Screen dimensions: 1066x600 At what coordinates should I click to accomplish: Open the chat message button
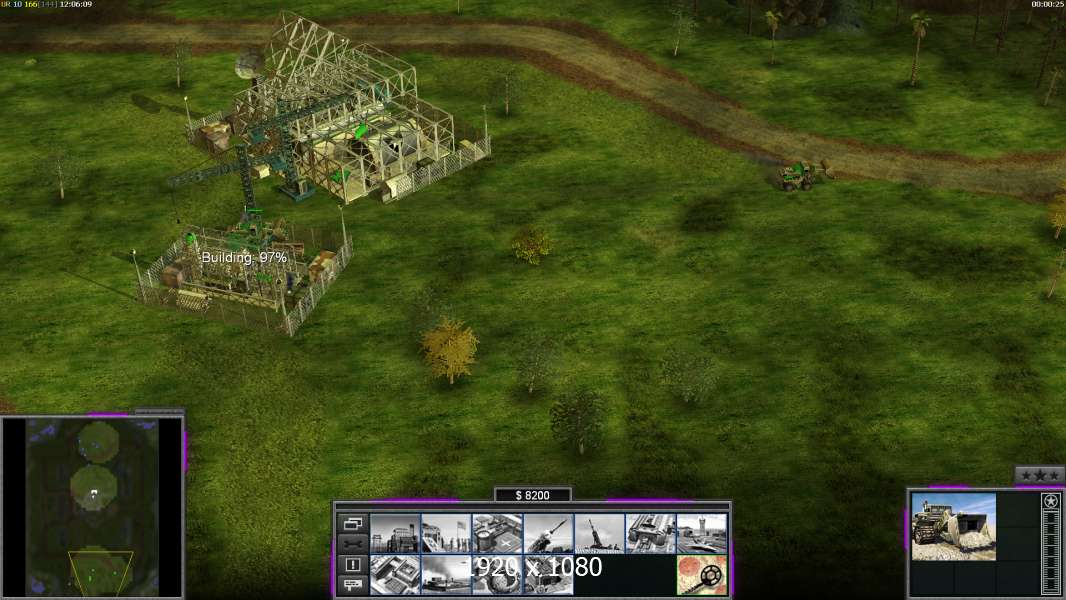click(x=353, y=585)
